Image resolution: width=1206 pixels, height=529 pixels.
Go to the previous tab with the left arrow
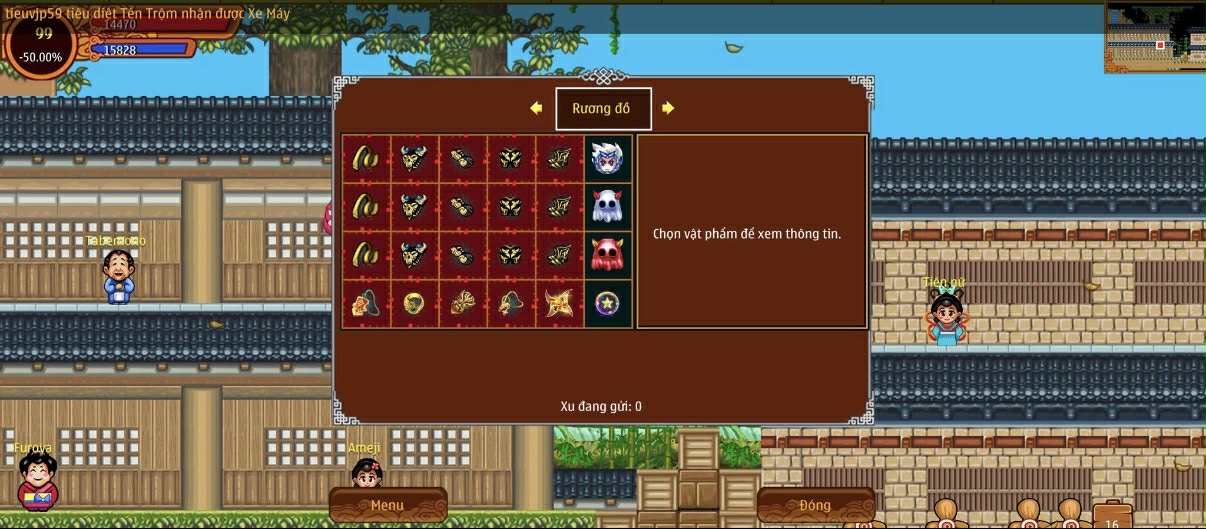[x=536, y=108]
